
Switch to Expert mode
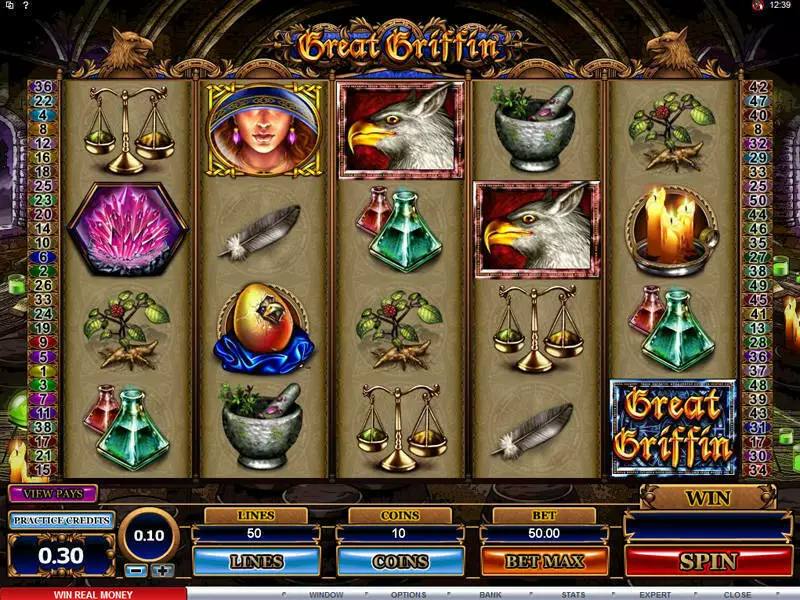coord(654,594)
